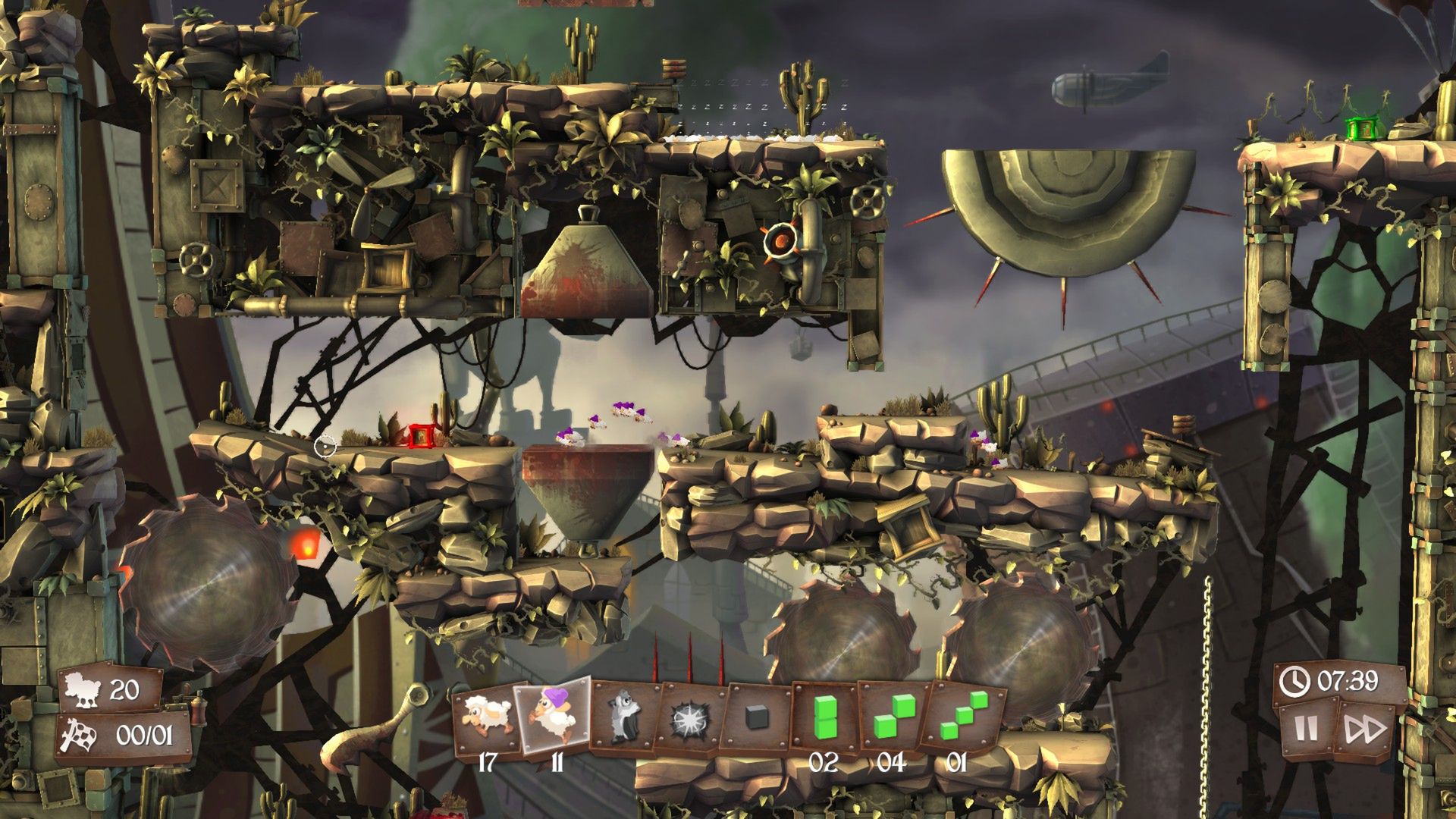1456x819 pixels.
Task: Pause the game
Action: 1306,730
